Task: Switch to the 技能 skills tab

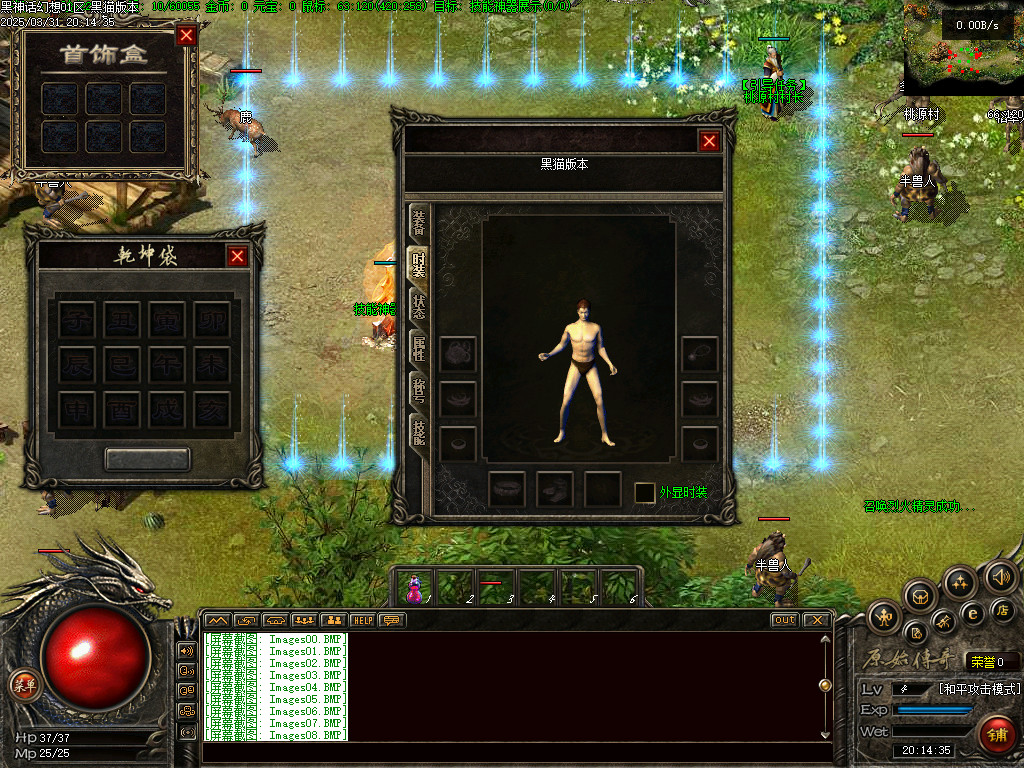Action: tap(419, 433)
